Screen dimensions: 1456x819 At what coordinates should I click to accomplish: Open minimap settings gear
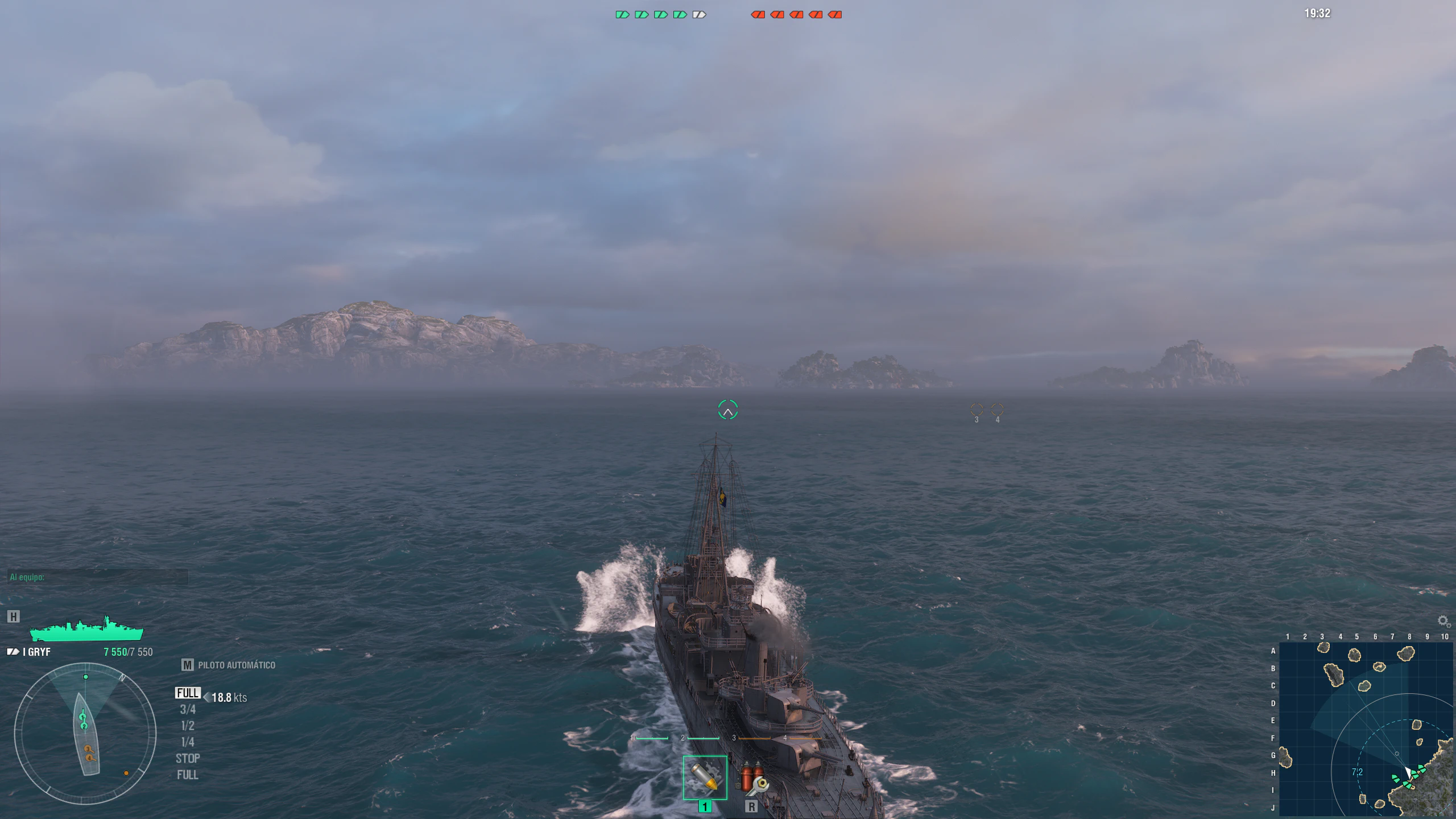coord(1443,621)
